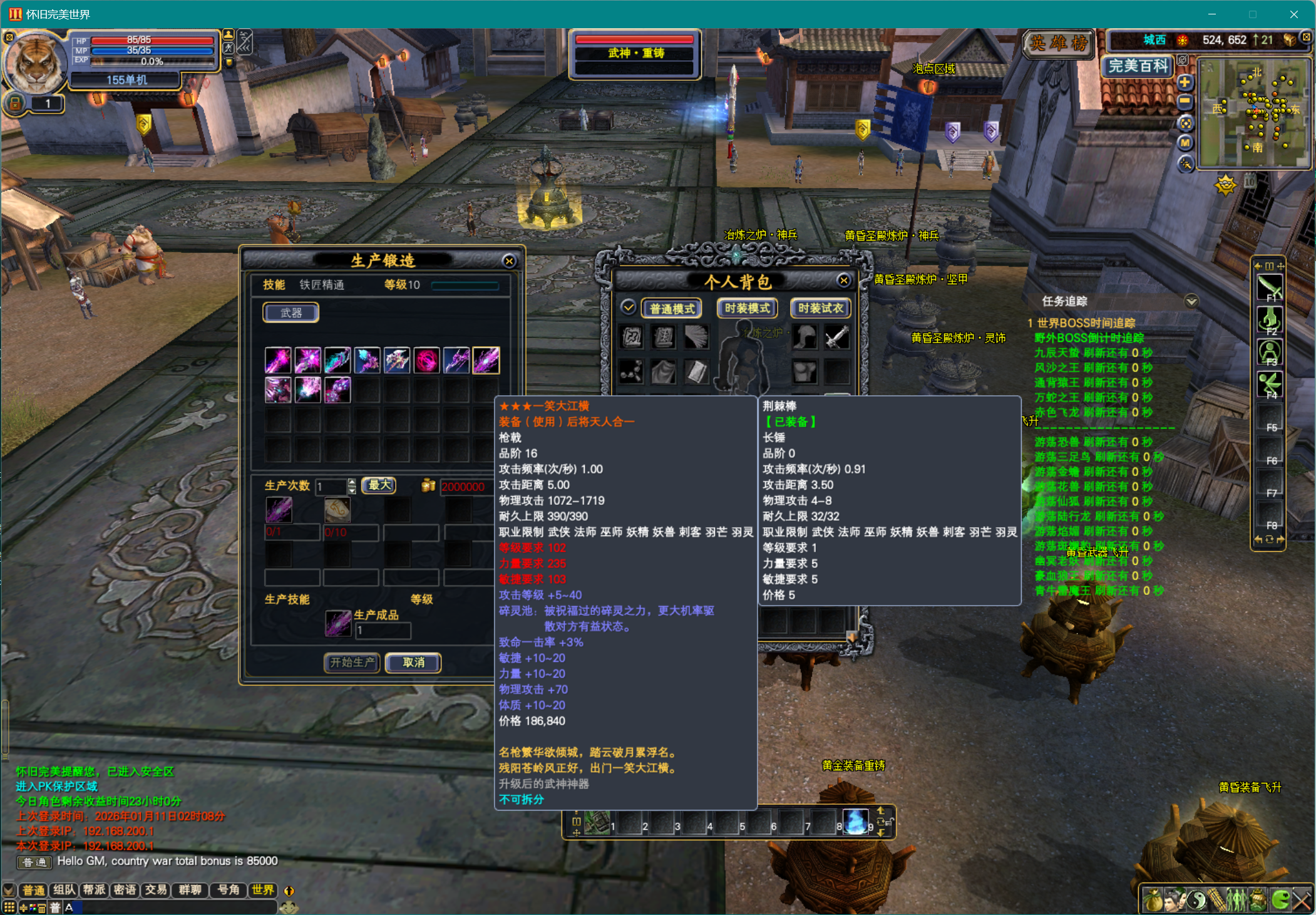Select the 武器 category tab

click(x=290, y=312)
